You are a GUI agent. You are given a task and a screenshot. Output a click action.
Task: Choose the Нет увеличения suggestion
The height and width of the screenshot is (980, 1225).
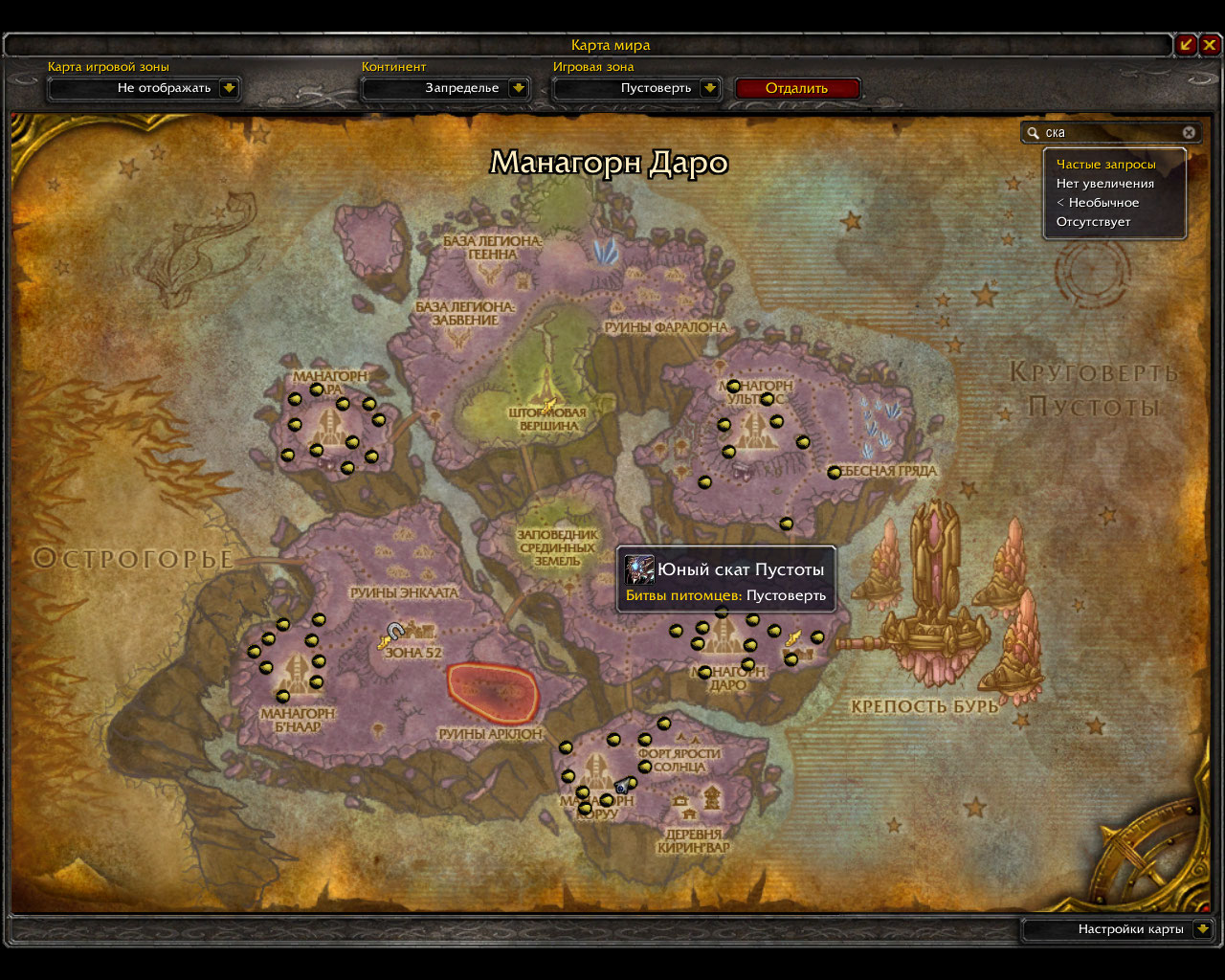click(1104, 184)
